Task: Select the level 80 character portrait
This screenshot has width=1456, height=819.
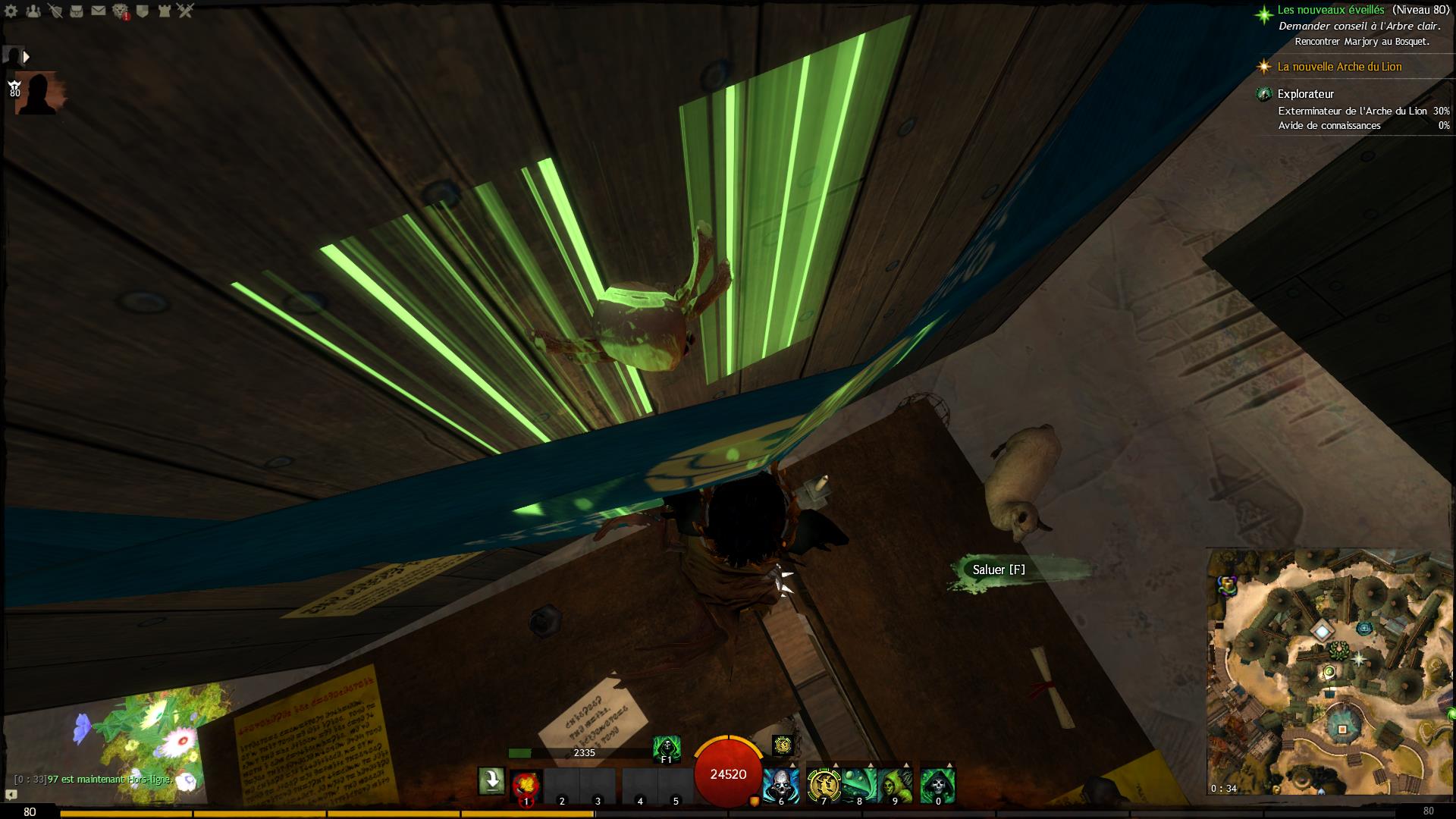Action: (36, 93)
